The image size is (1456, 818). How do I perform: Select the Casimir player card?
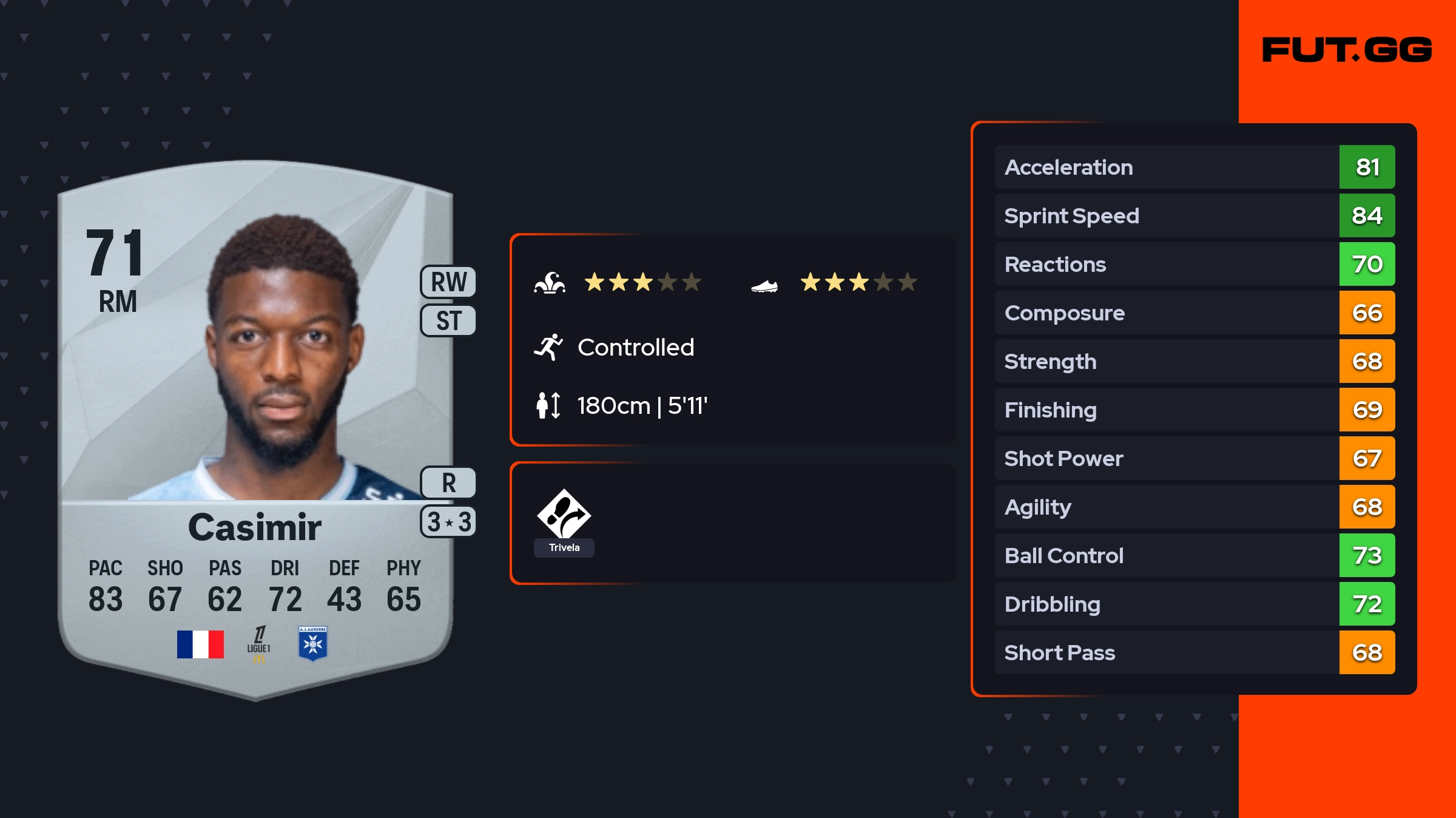coord(255,425)
